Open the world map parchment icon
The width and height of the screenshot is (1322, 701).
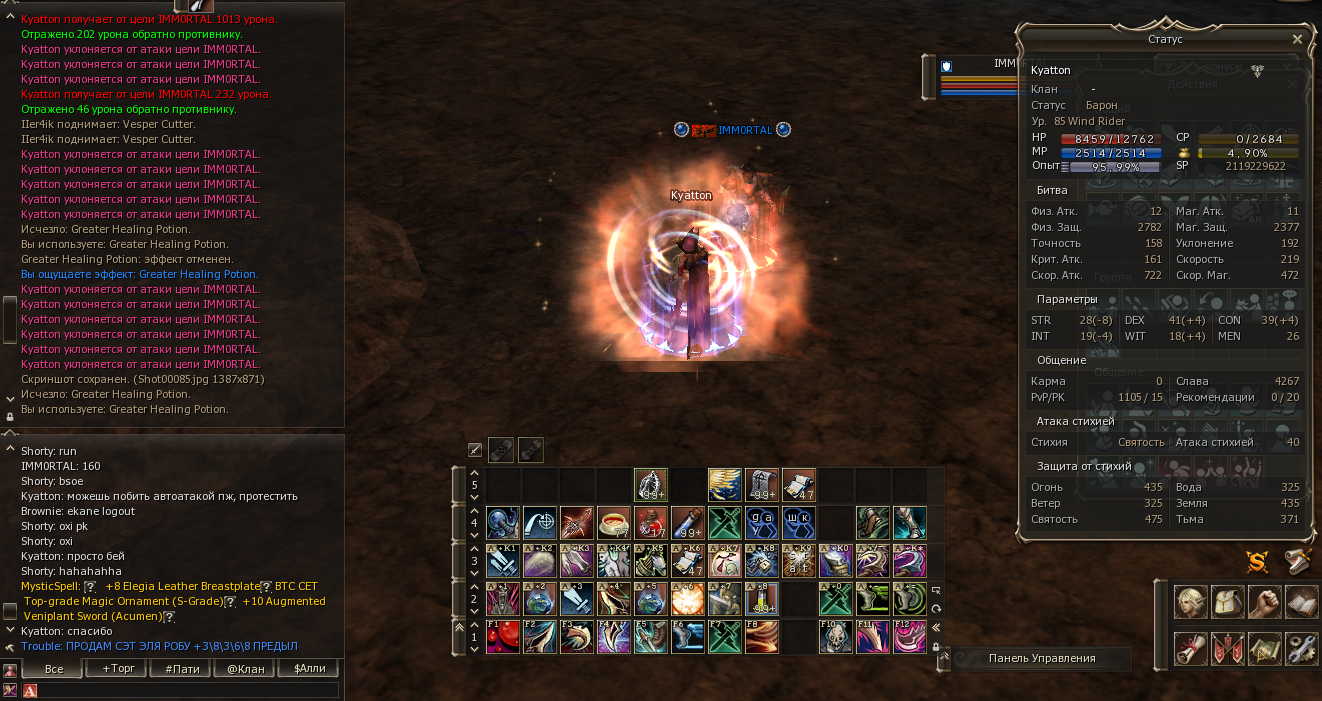[1264, 648]
